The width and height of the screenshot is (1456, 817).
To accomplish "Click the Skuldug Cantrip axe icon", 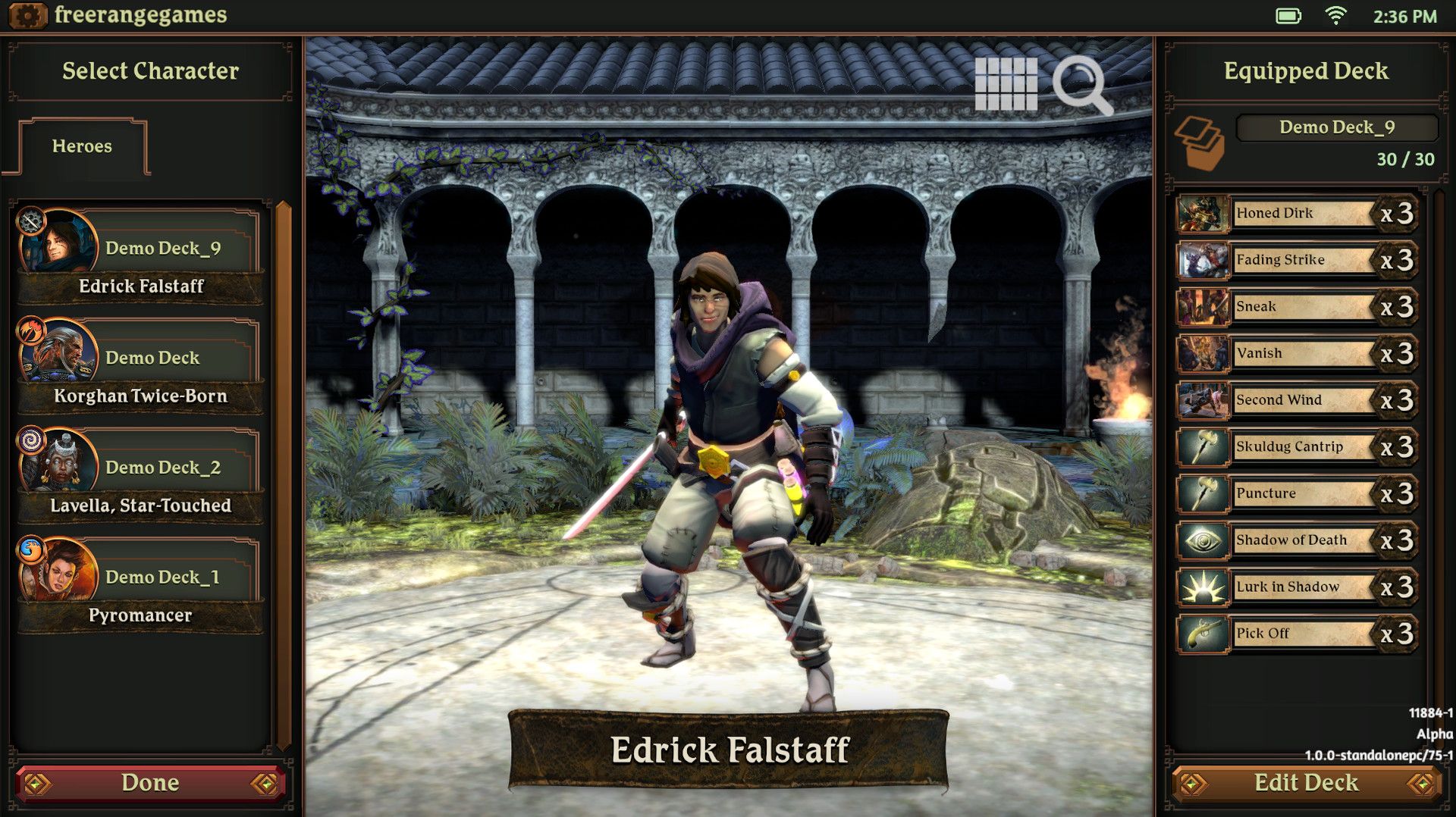I will [x=1202, y=446].
